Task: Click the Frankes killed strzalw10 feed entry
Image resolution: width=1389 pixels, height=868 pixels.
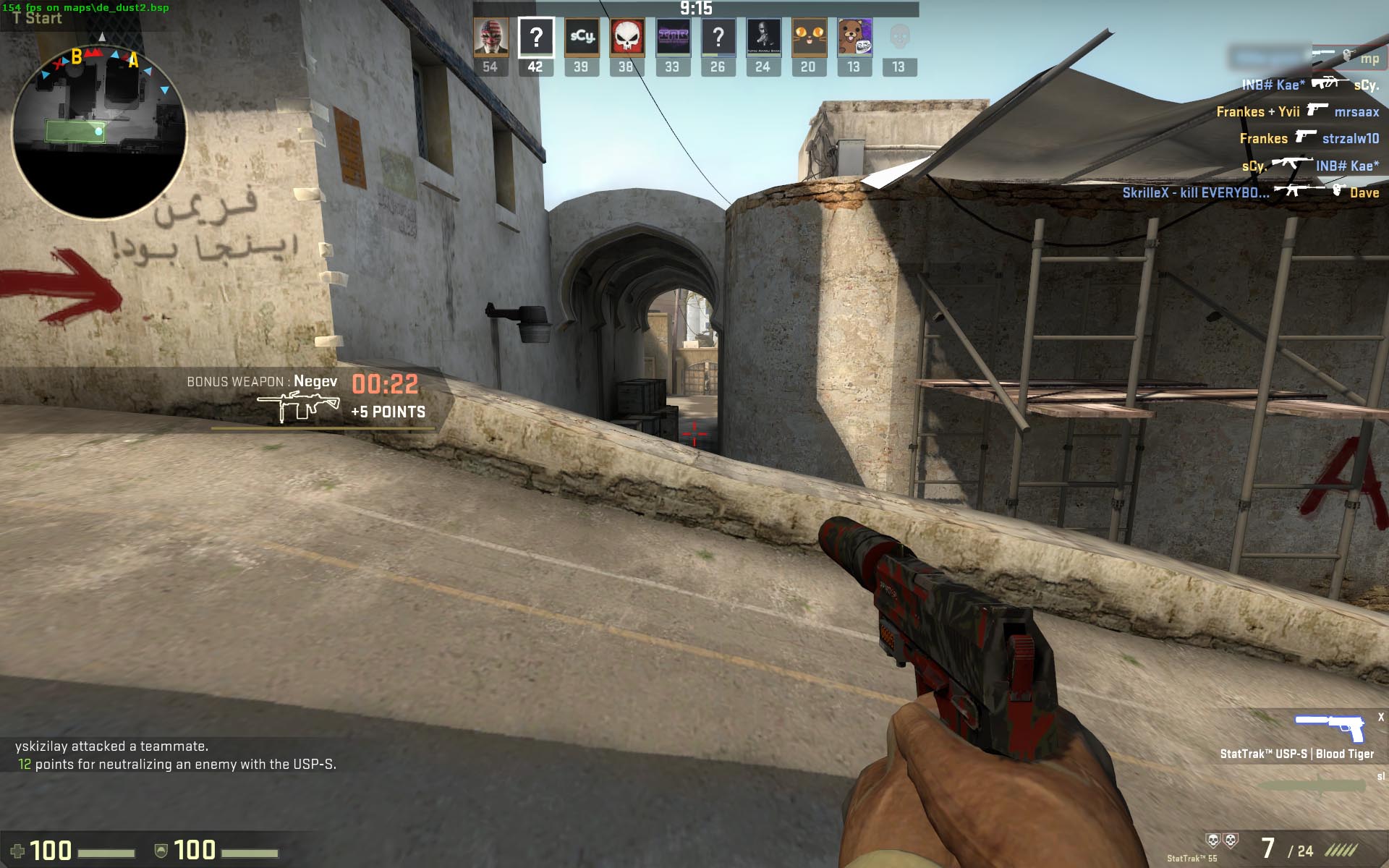Action: tap(1308, 138)
